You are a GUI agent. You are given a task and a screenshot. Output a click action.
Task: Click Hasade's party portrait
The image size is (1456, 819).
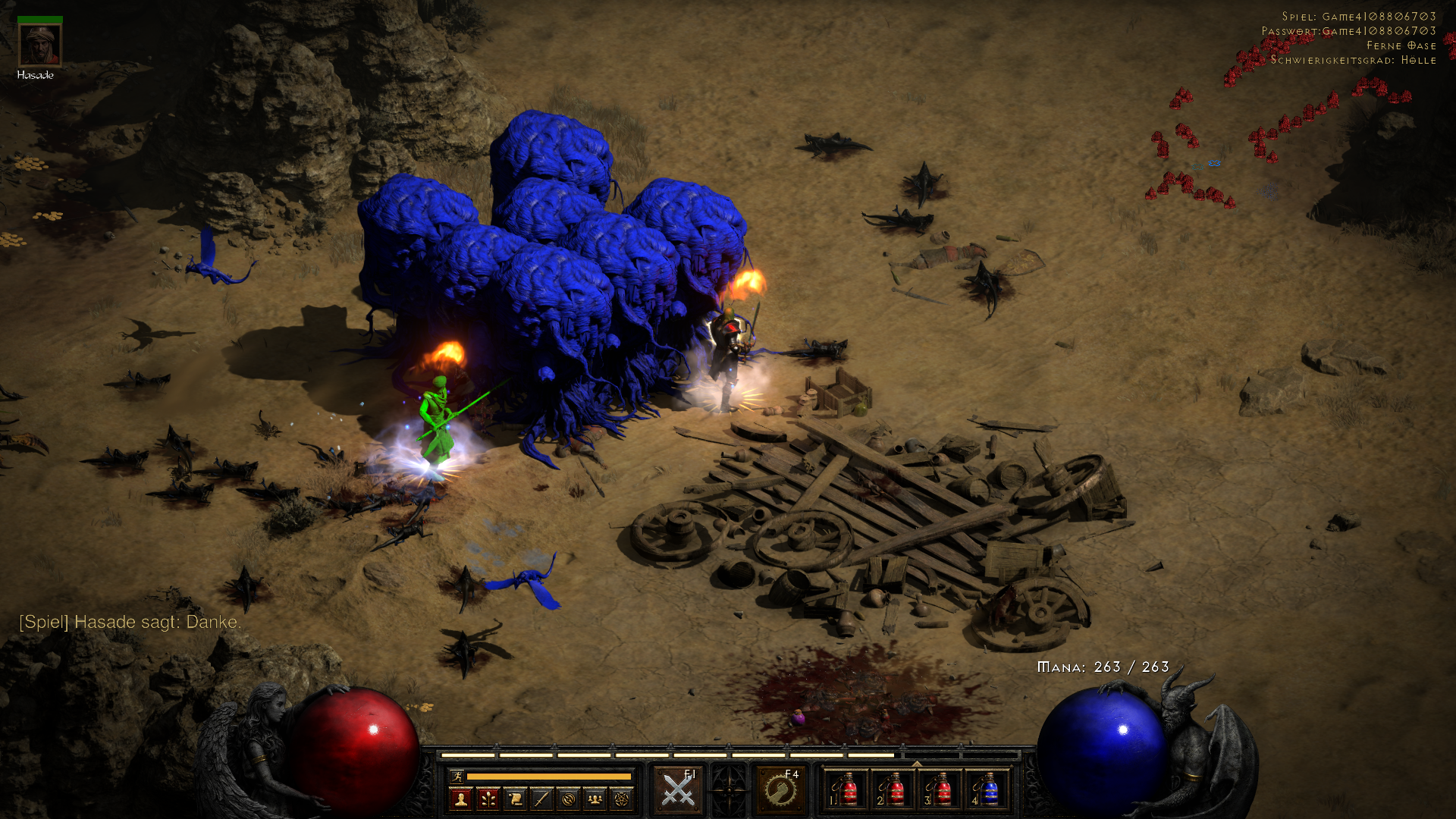39,45
